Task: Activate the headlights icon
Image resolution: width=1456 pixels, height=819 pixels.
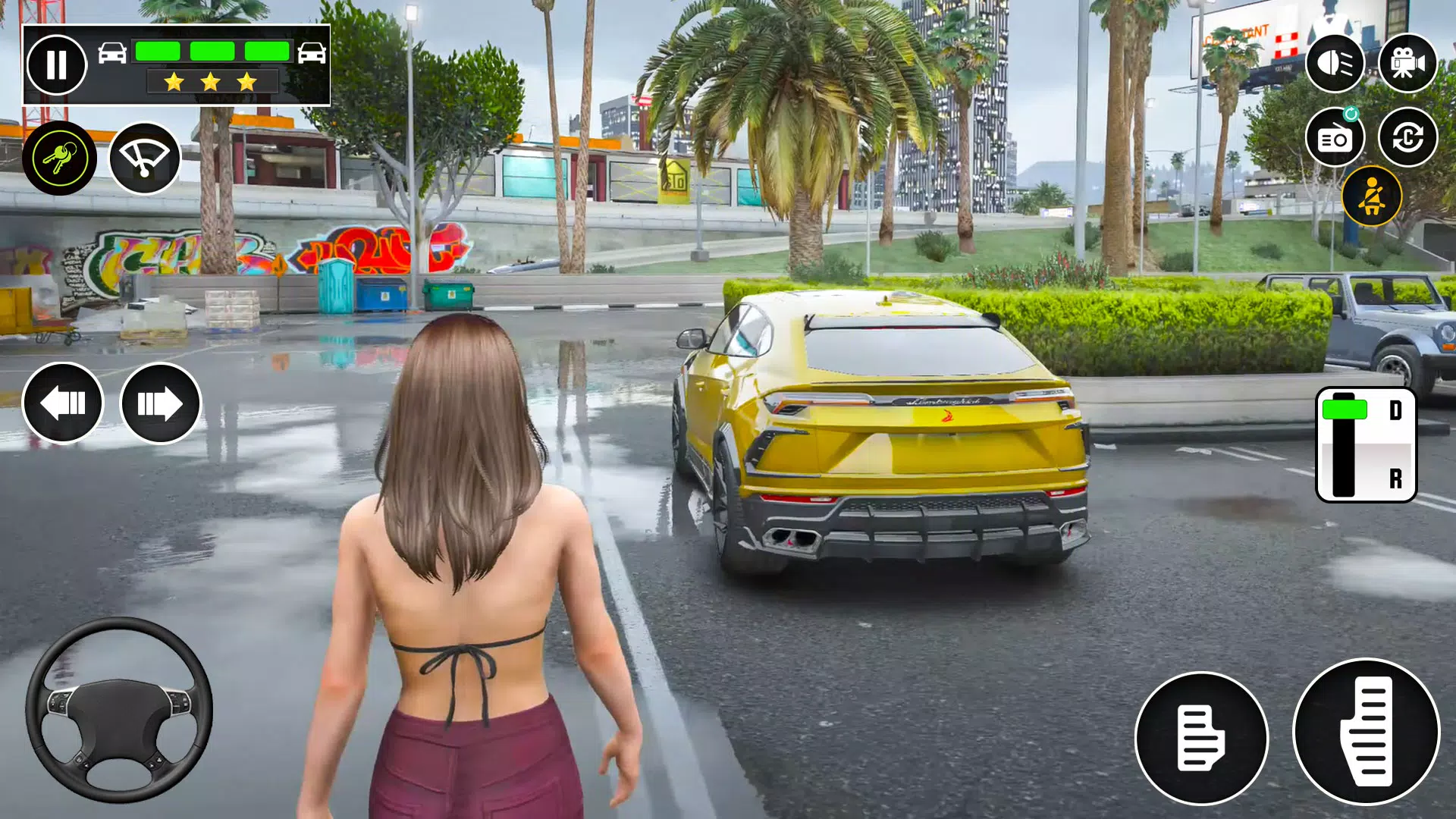Action: coord(1337,64)
